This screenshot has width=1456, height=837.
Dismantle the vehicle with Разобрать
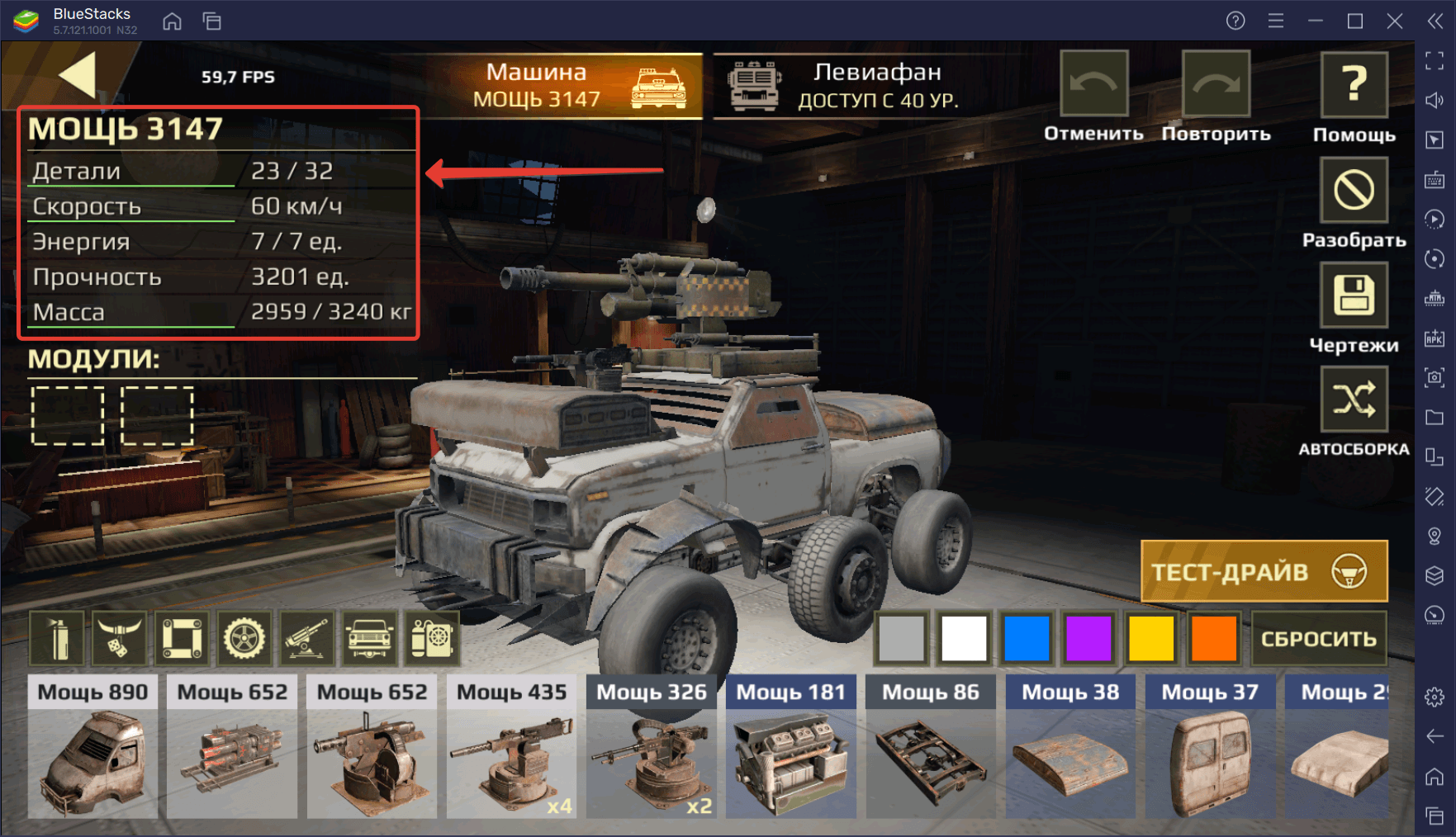[1354, 191]
